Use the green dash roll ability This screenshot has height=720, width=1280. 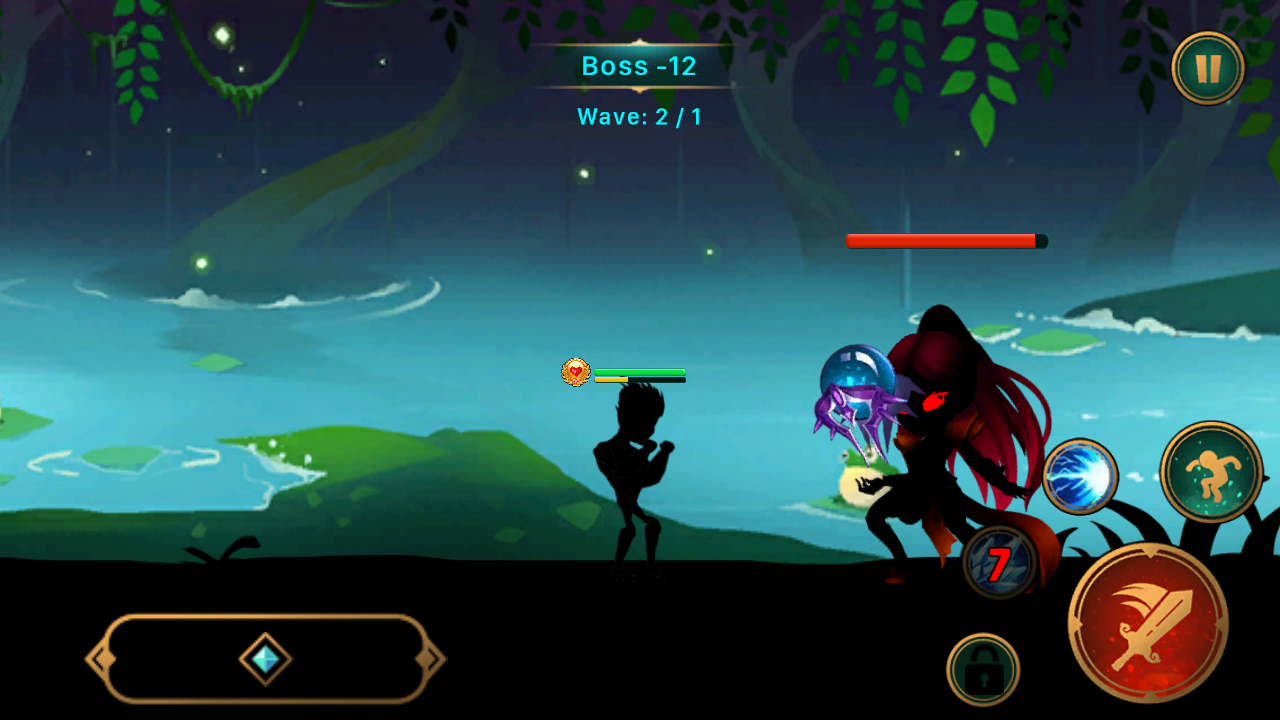point(1212,472)
